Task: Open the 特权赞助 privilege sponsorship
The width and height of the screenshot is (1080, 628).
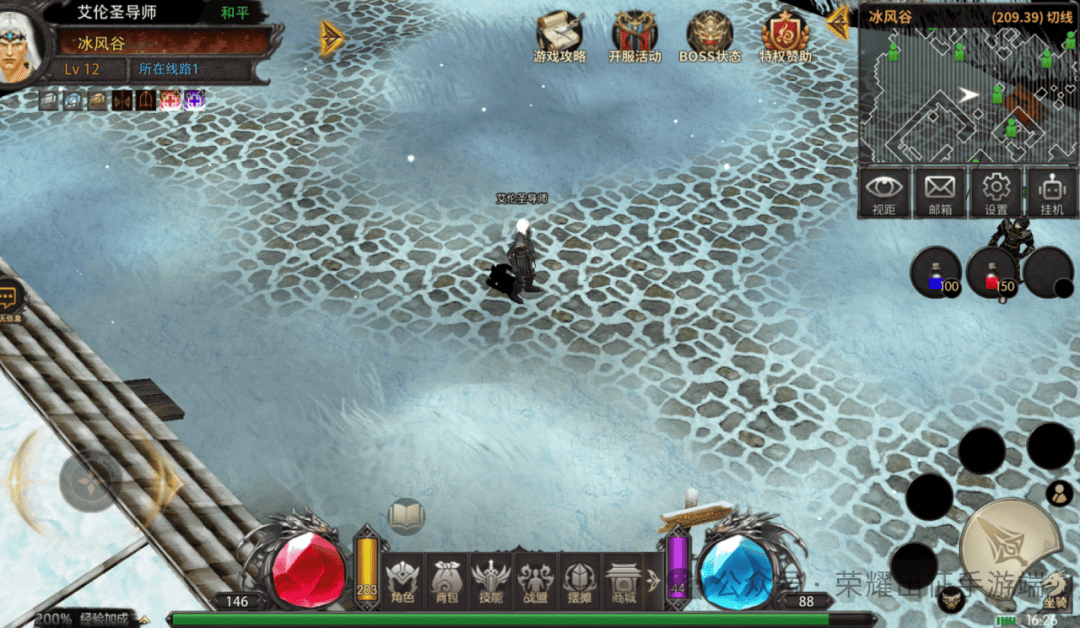Action: 786,38
